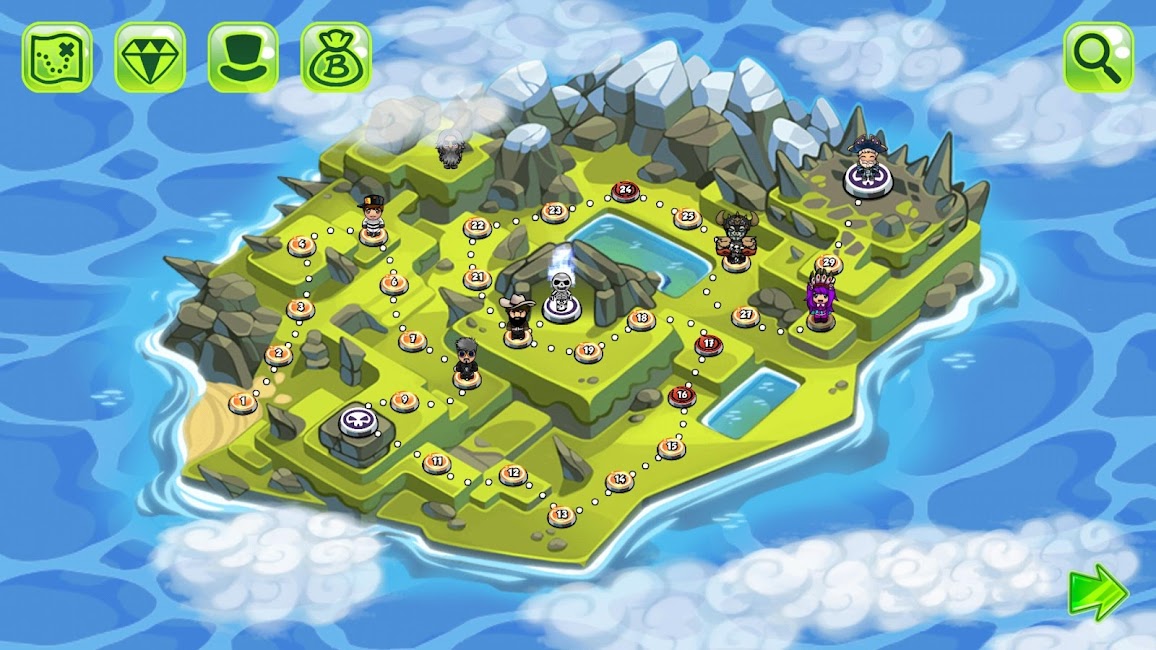Select level 7 node

[x=412, y=340]
